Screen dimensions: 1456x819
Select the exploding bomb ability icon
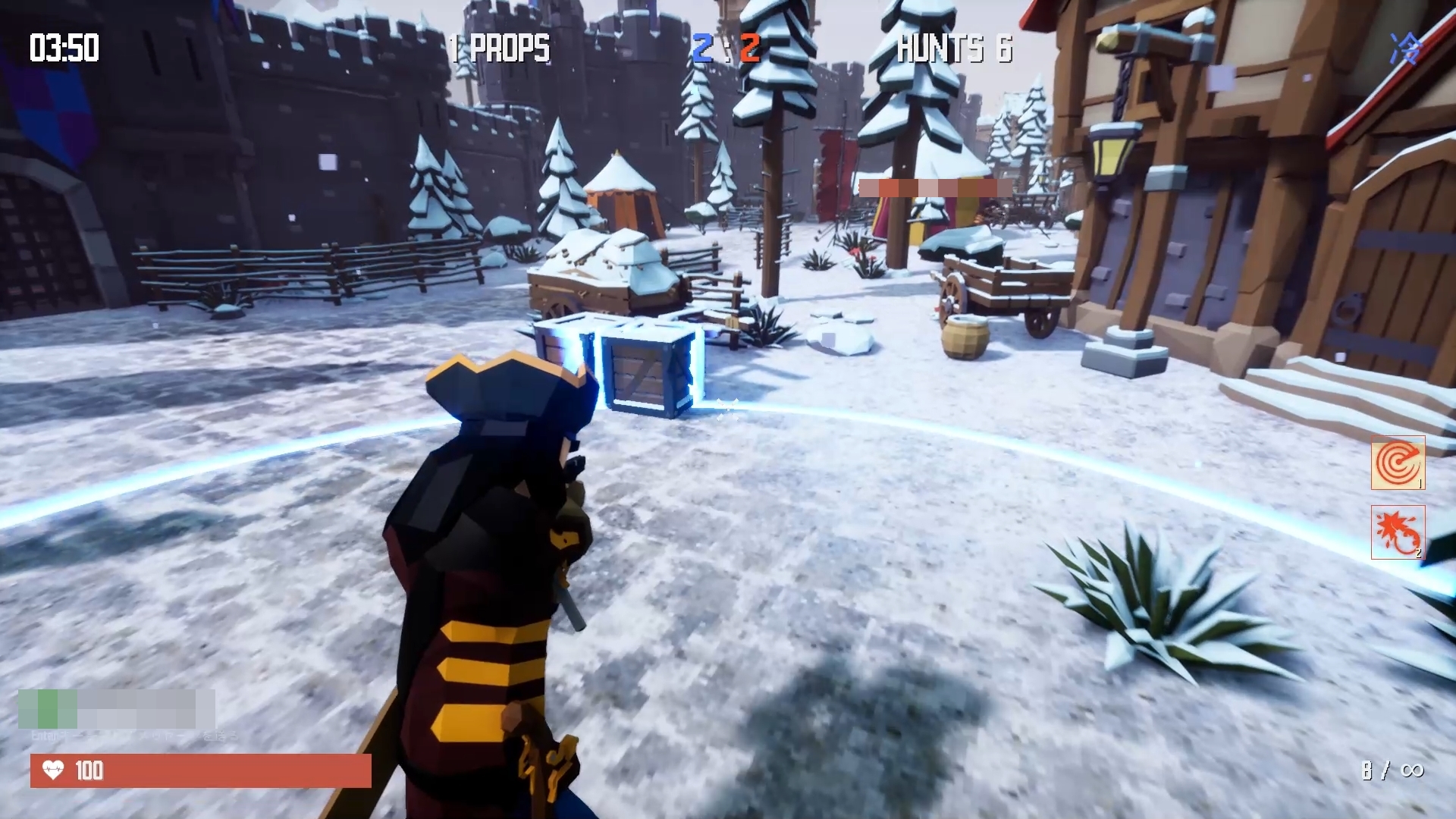(x=1398, y=532)
